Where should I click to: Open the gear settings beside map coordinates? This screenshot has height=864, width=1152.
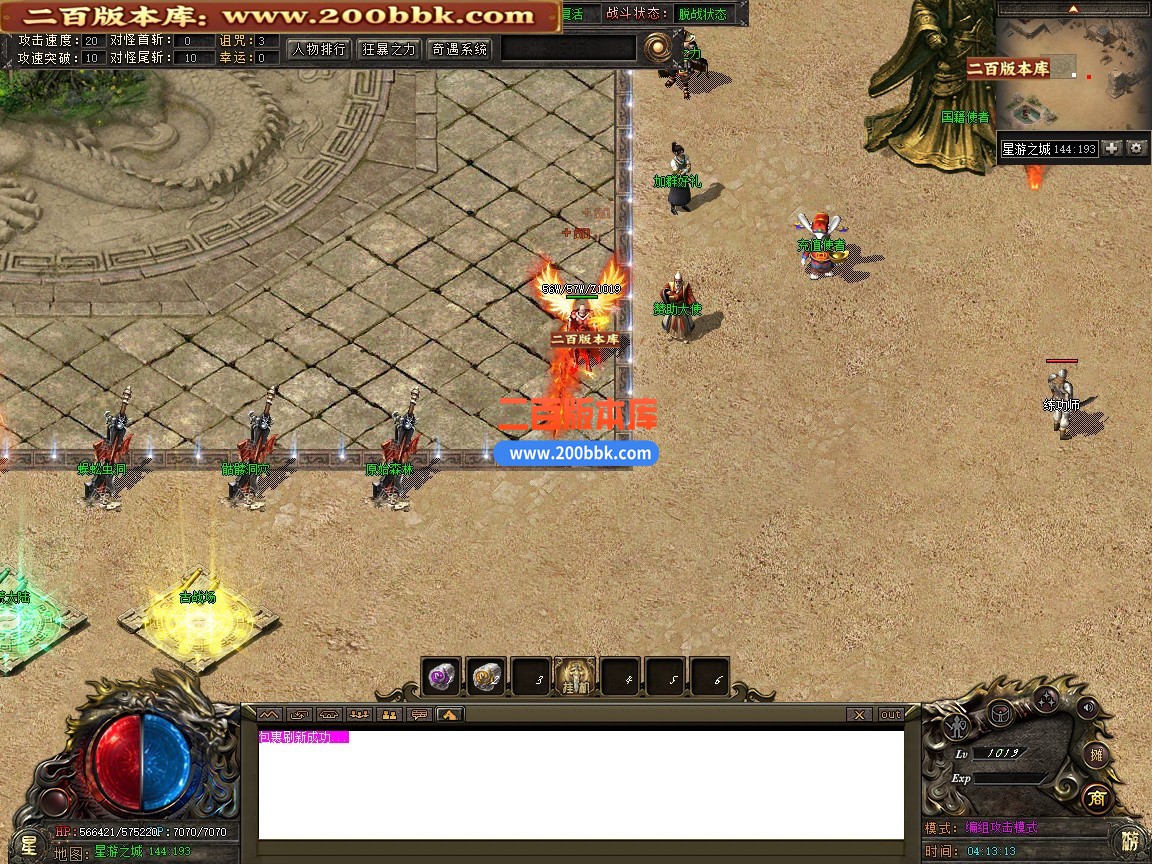pyautogui.click(x=1136, y=148)
